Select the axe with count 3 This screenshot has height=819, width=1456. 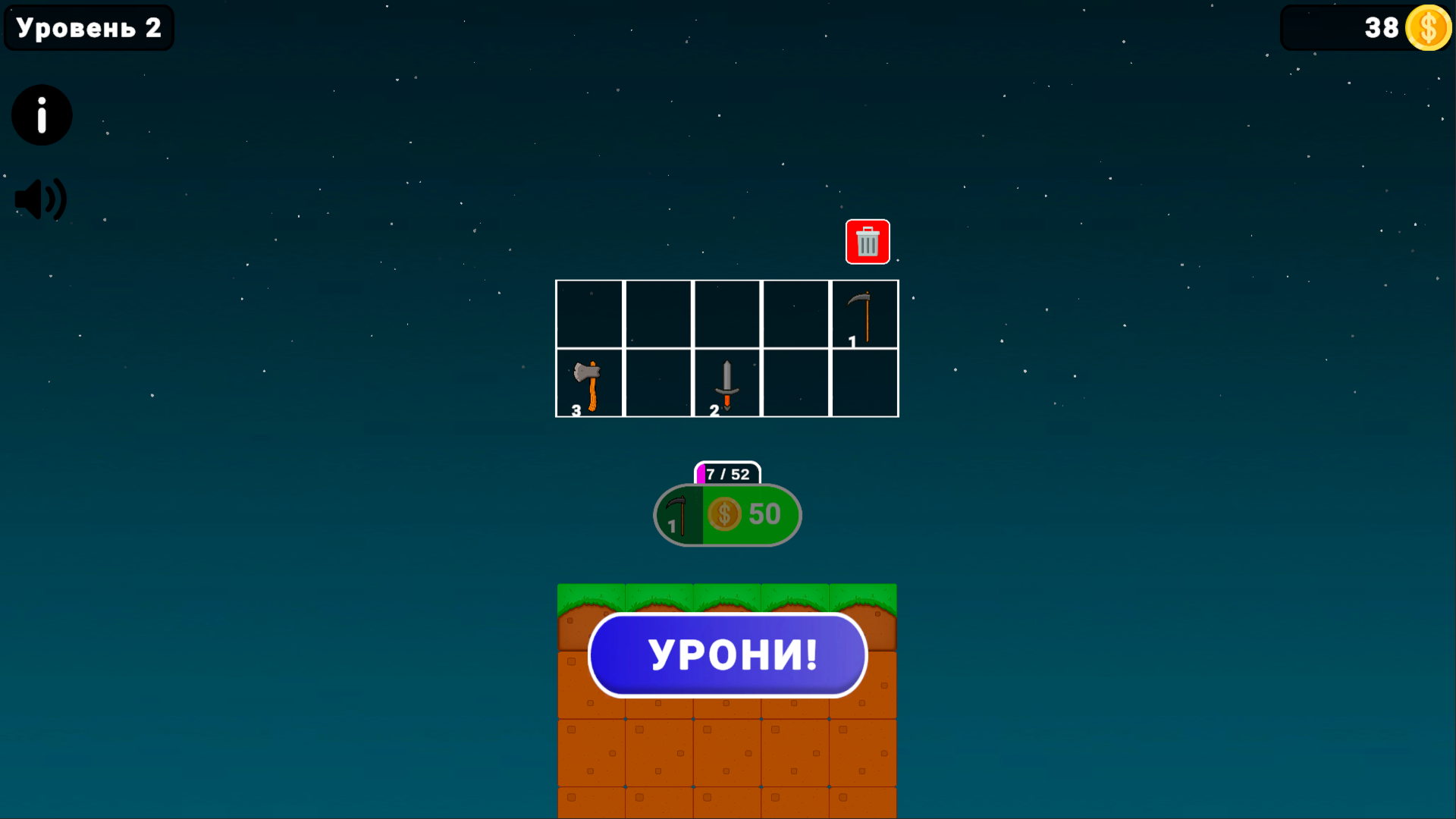click(x=588, y=383)
